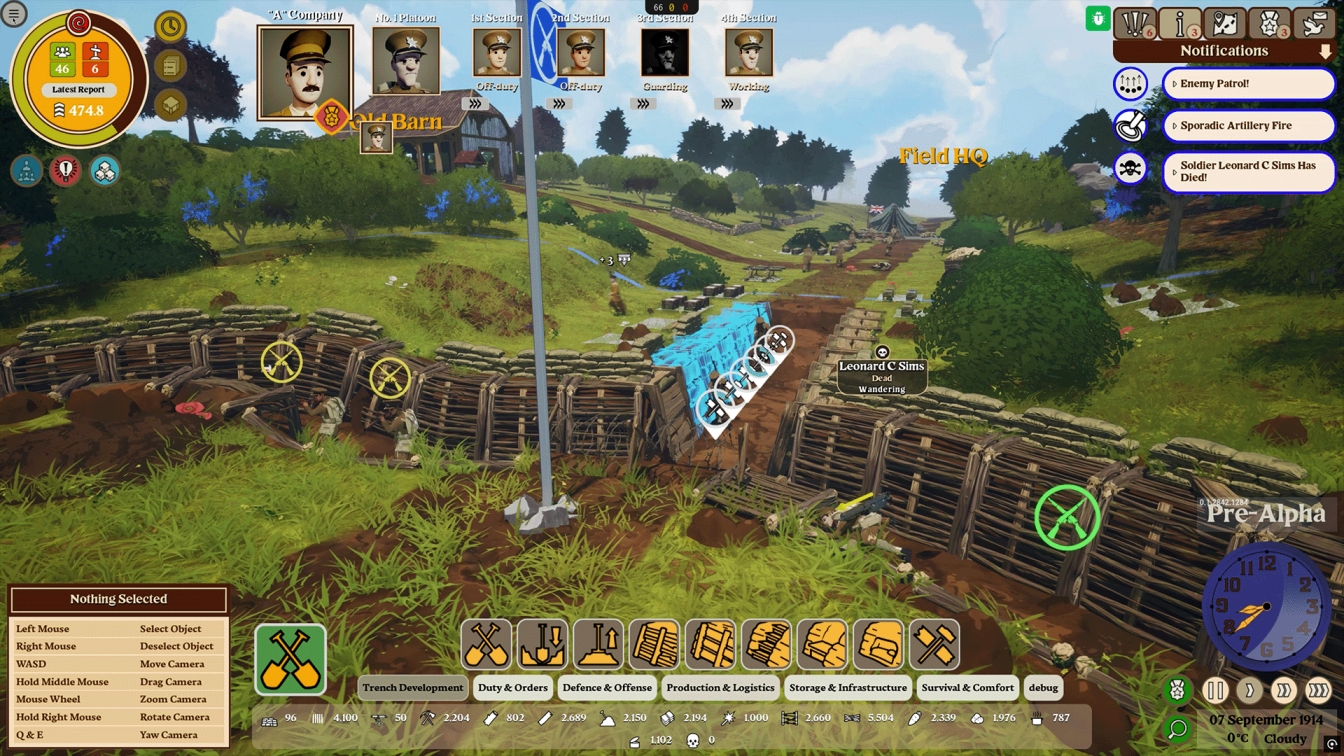Open the map icon in the top bar
The image size is (1344, 756).
(x=1225, y=22)
